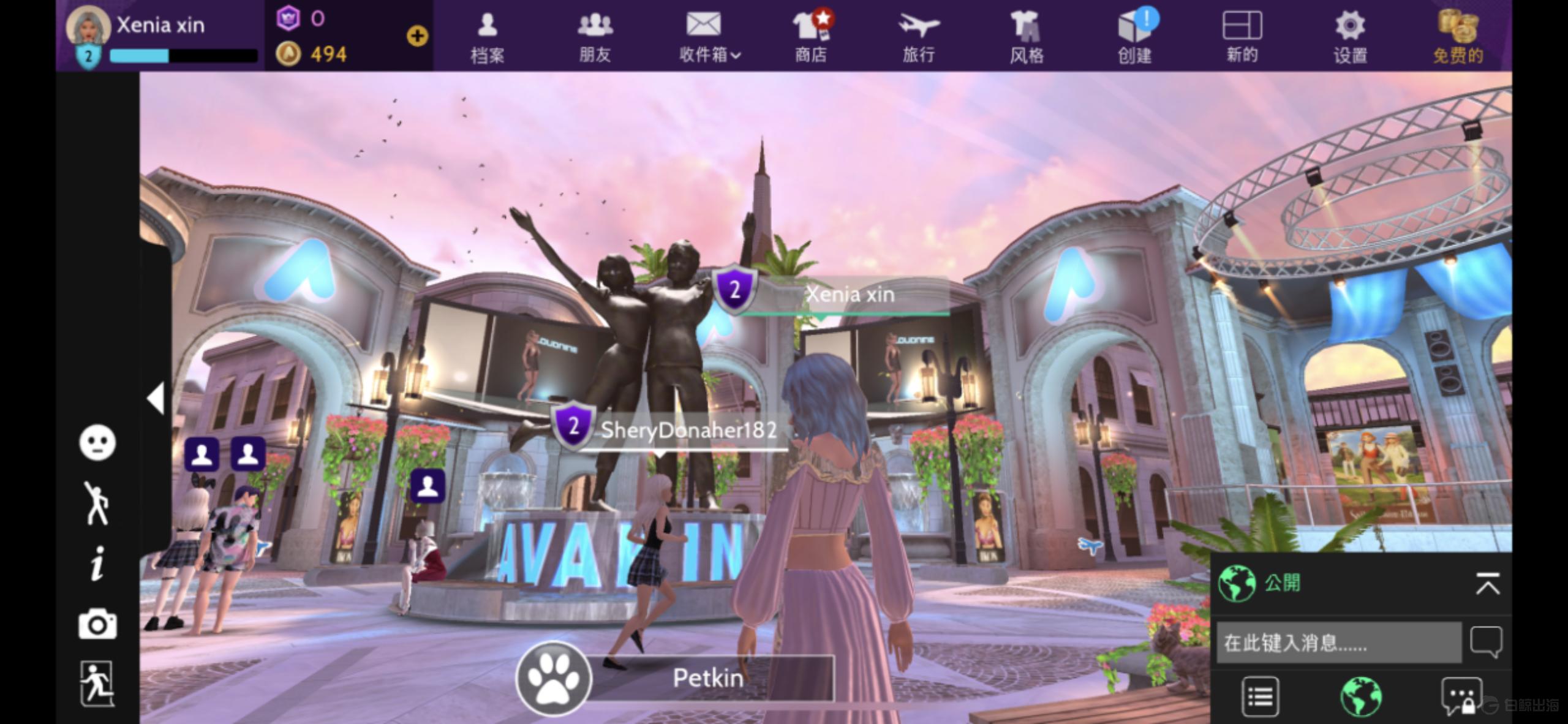1568x724 pixels.
Task: Take a photo with the camera icon
Action: [97, 624]
